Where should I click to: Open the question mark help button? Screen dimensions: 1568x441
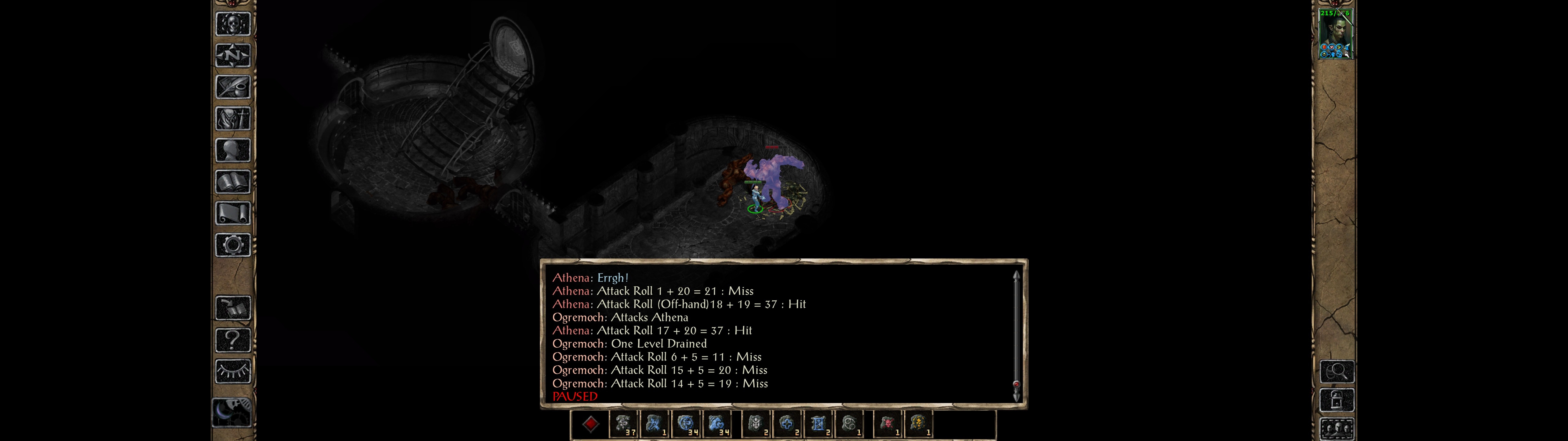point(232,340)
